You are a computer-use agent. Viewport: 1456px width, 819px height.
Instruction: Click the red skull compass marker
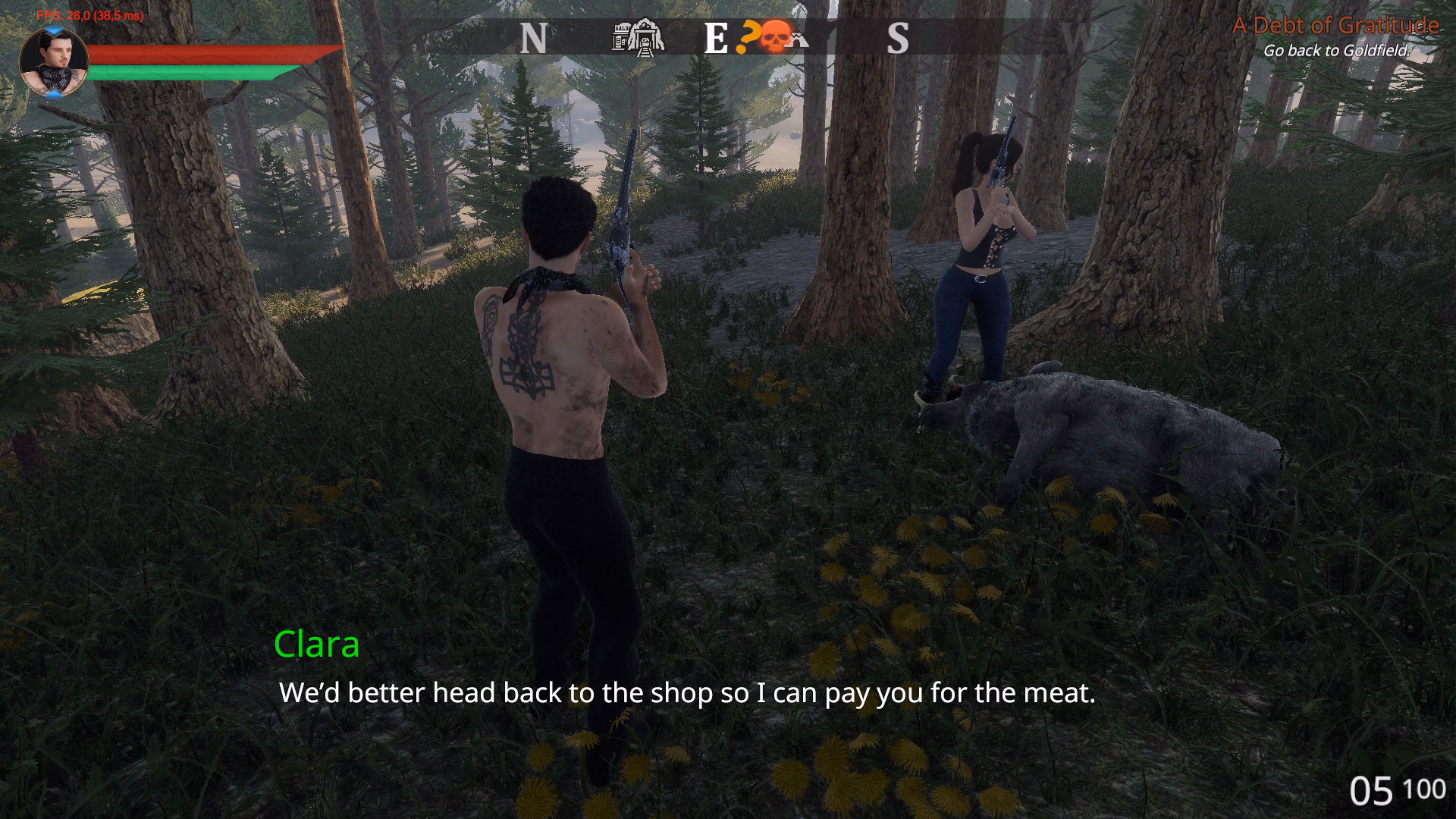(x=774, y=36)
